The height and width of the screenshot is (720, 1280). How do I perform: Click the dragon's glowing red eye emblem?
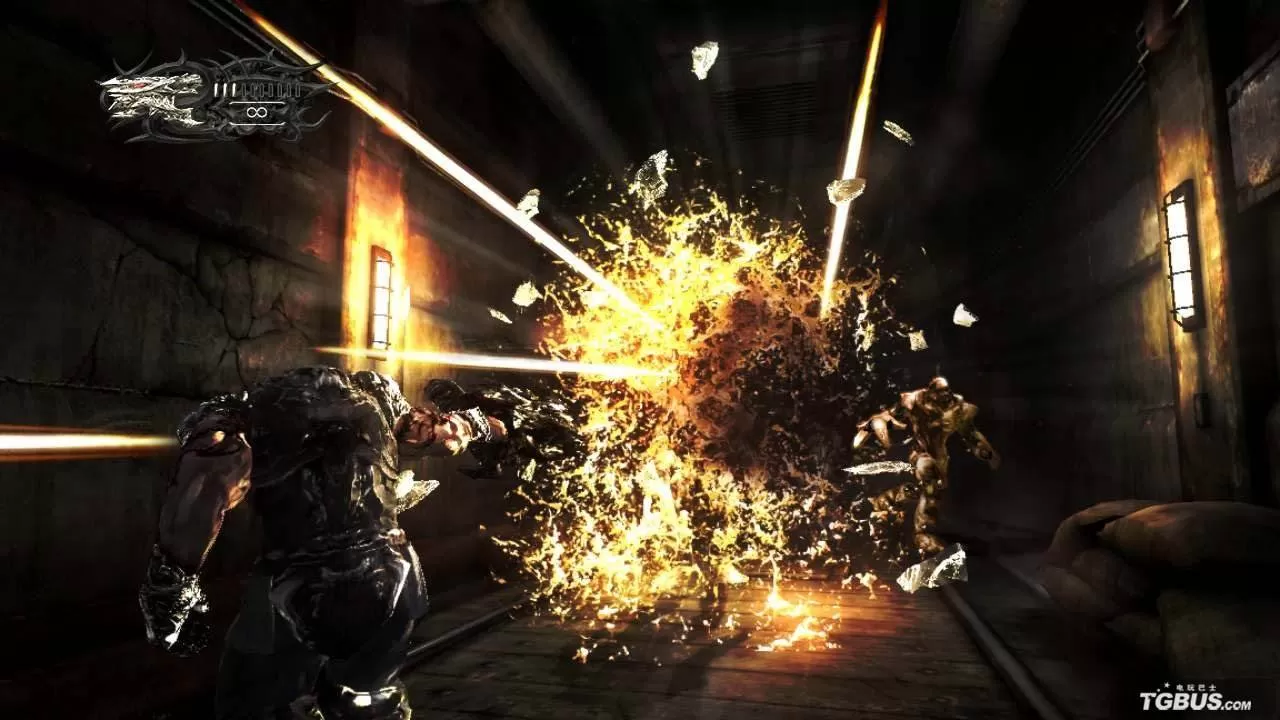(x=139, y=85)
